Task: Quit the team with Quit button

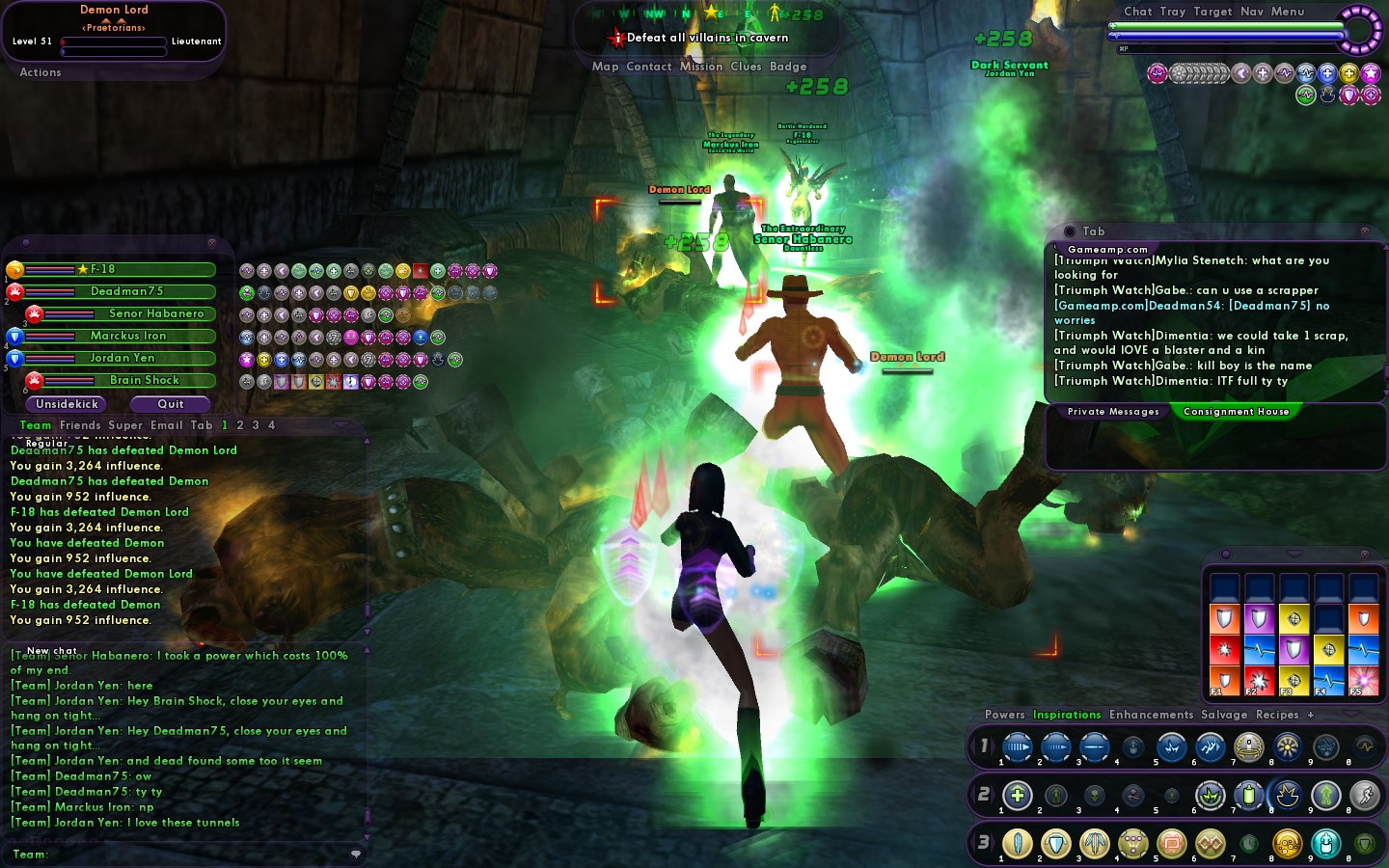Action: (171, 404)
